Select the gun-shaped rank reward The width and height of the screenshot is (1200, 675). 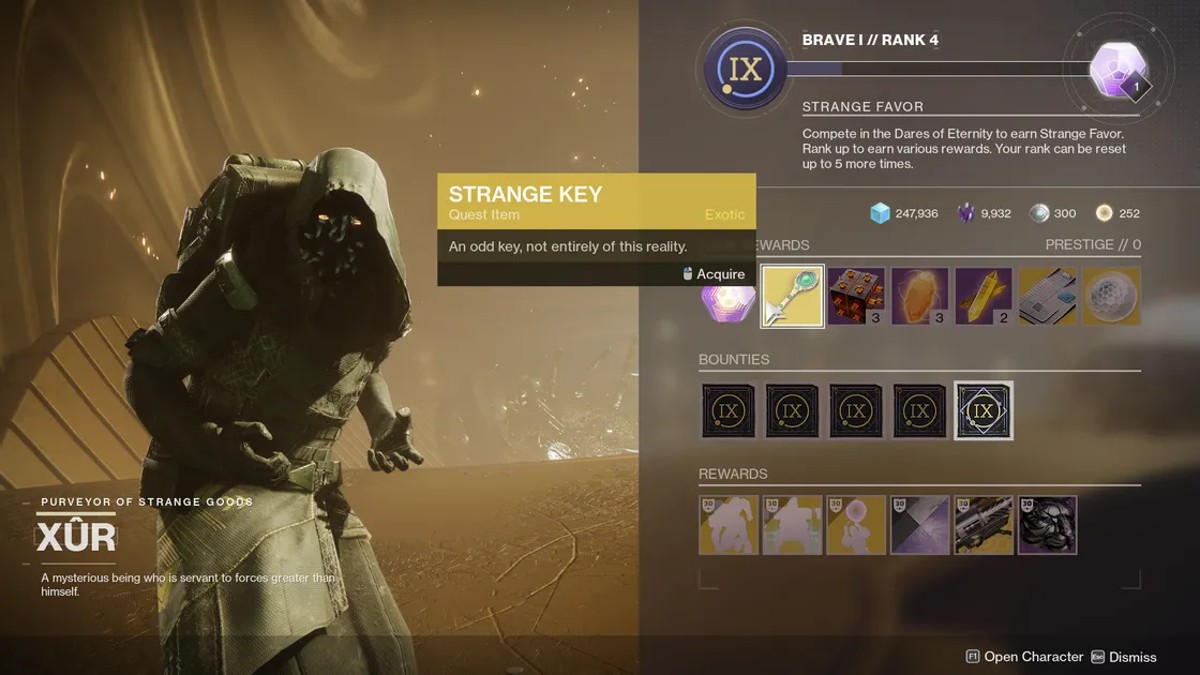click(984, 525)
